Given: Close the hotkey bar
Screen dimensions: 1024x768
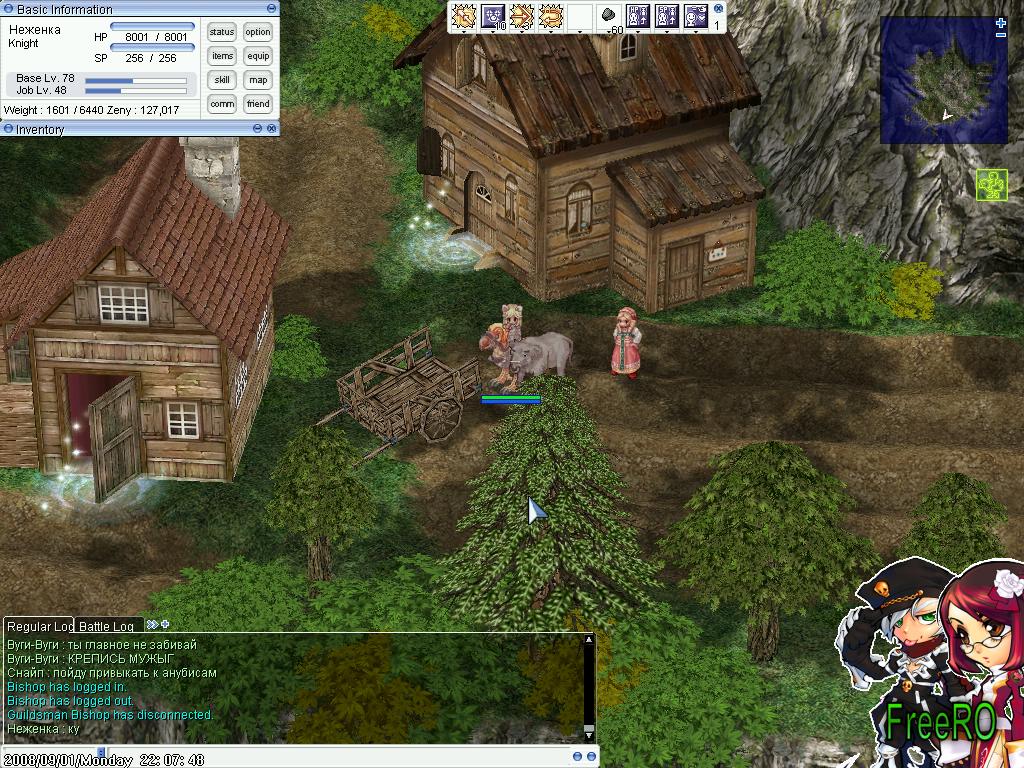Looking at the screenshot, I should (x=718, y=7).
